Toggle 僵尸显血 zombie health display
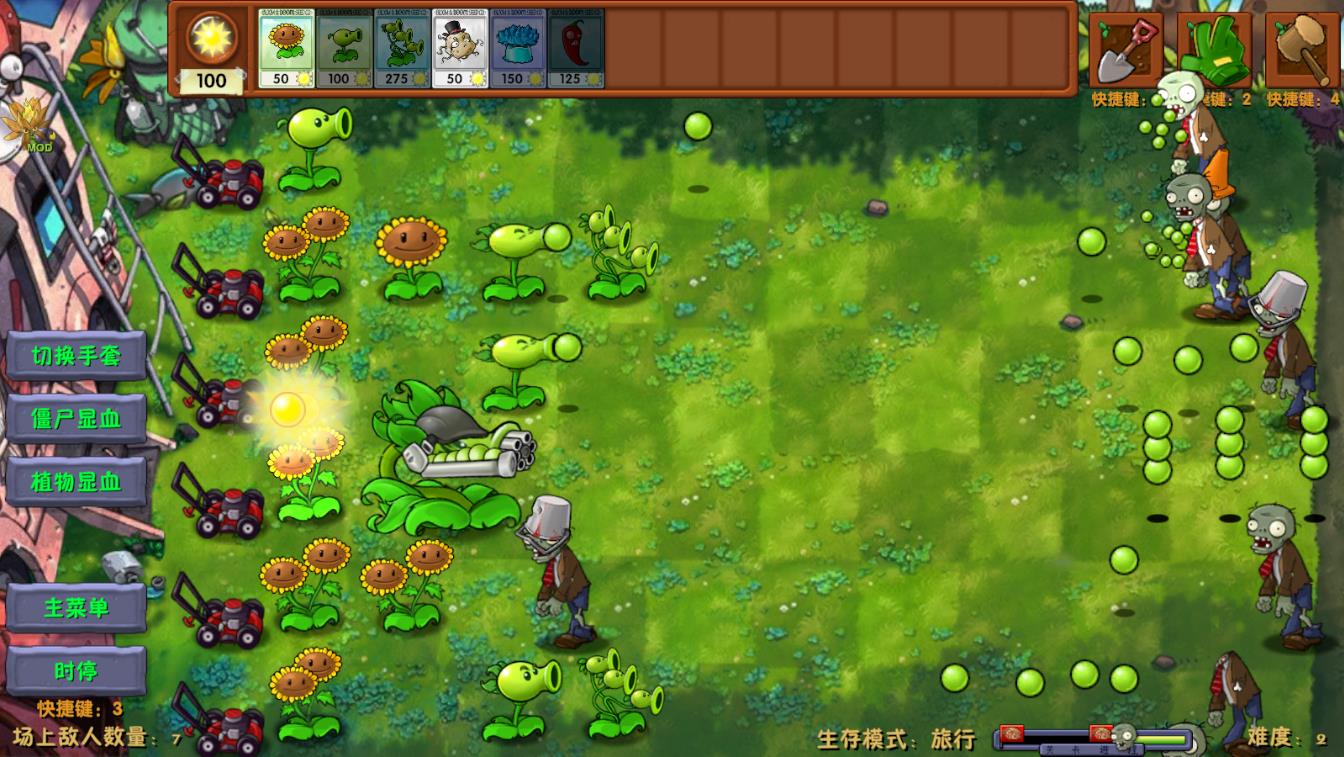The height and width of the screenshot is (757, 1344). 75,419
